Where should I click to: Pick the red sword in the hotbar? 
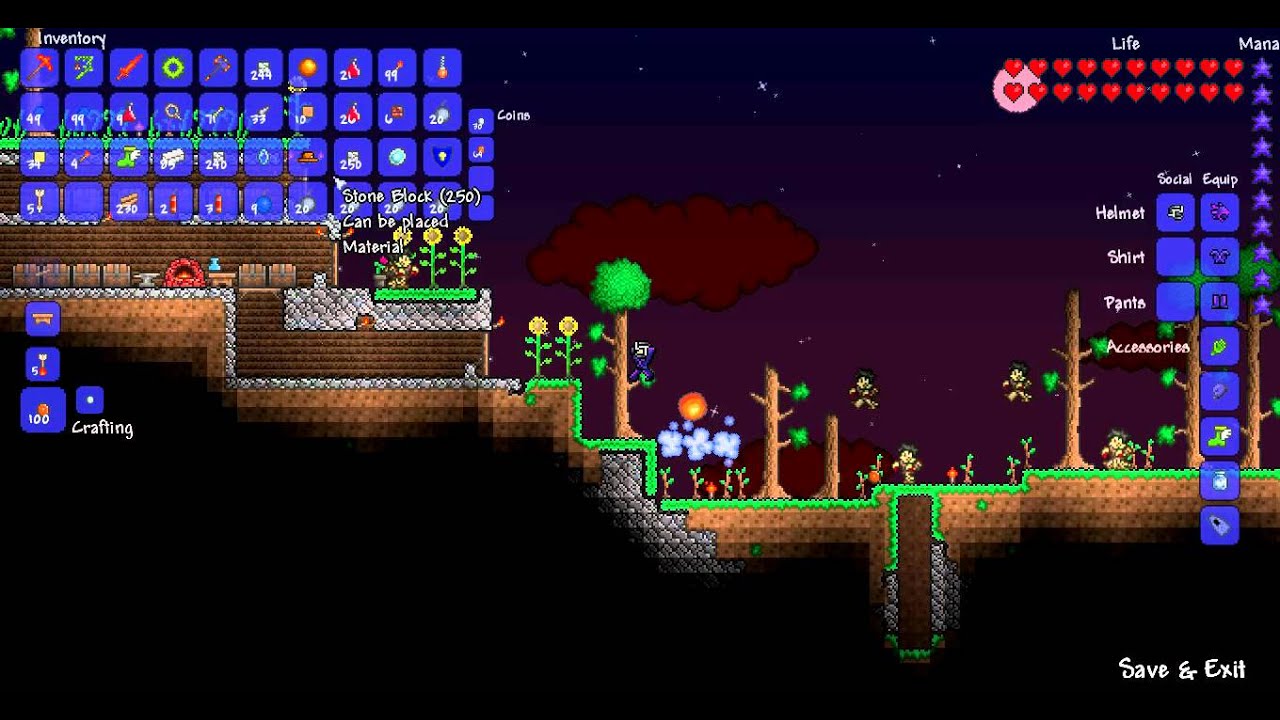(129, 68)
